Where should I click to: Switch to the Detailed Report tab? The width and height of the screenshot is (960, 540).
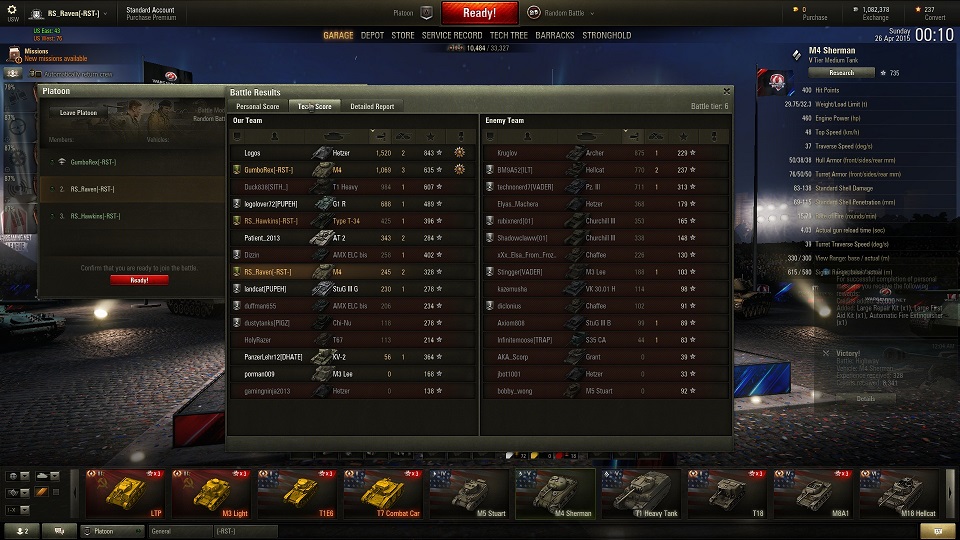[372, 106]
